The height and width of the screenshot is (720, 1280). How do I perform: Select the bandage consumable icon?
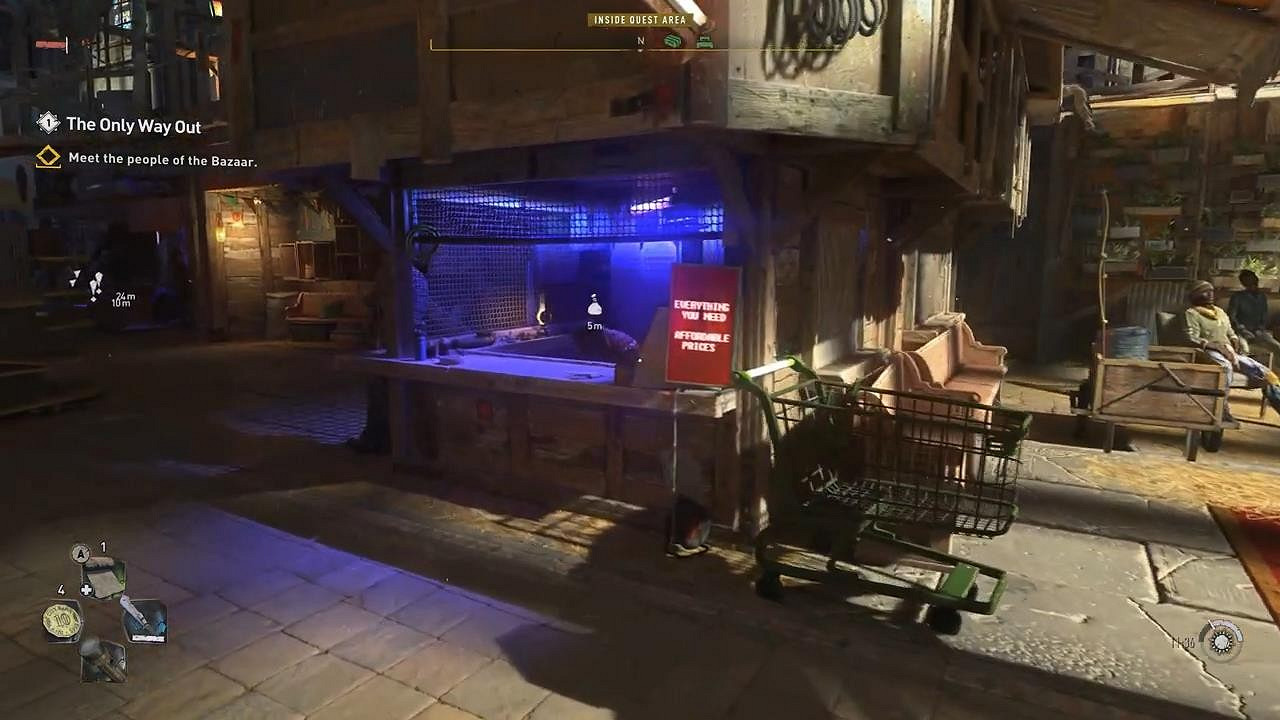click(105, 577)
